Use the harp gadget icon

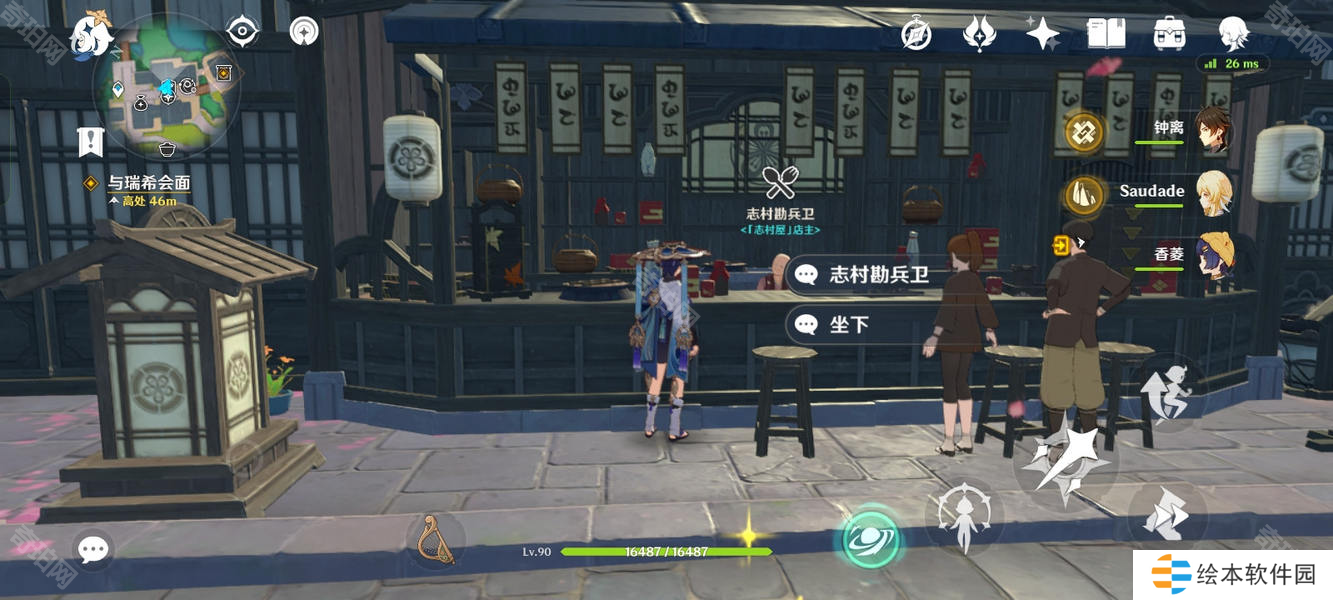click(x=435, y=540)
